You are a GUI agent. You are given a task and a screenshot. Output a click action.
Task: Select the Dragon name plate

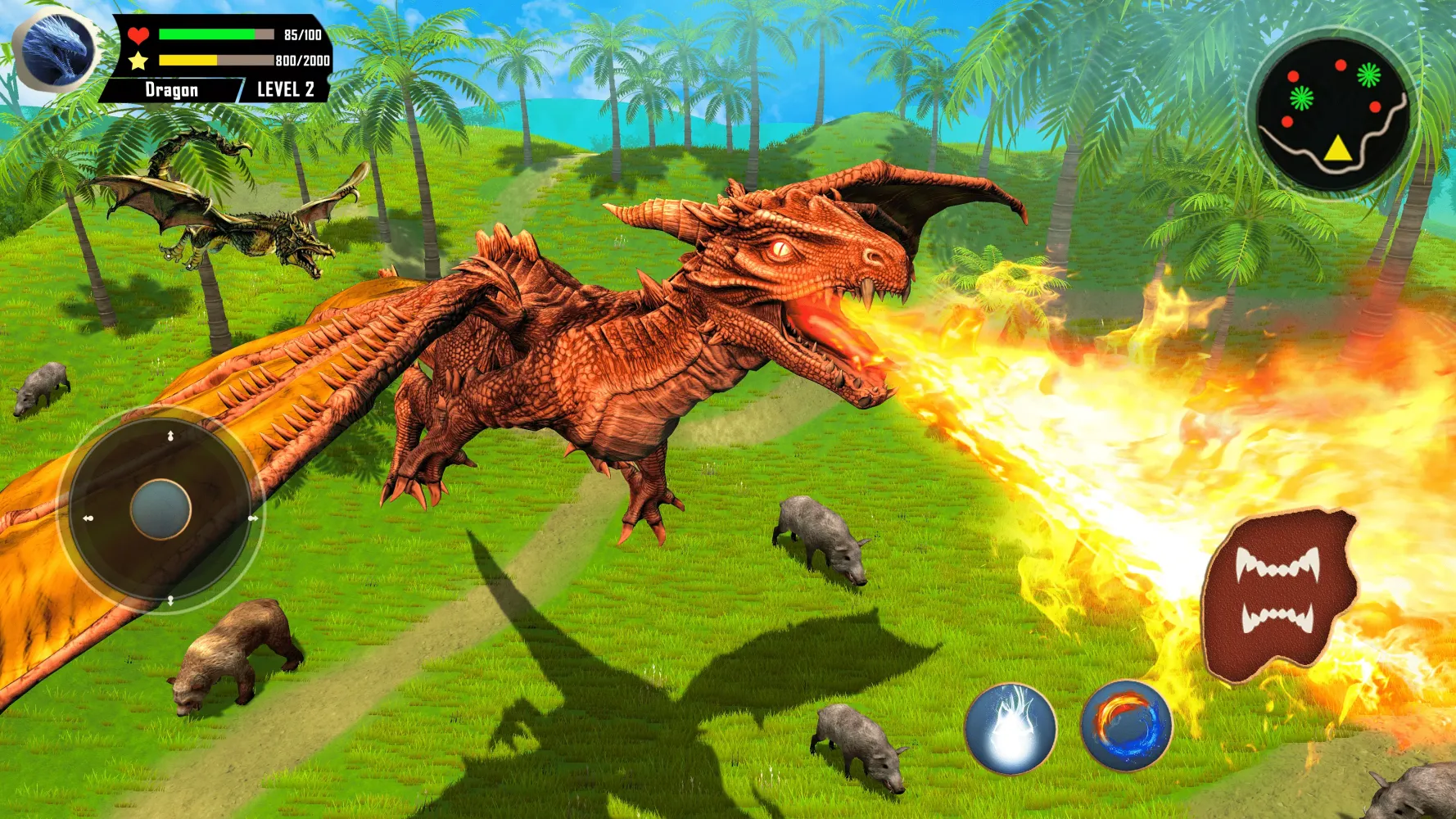coord(171,88)
